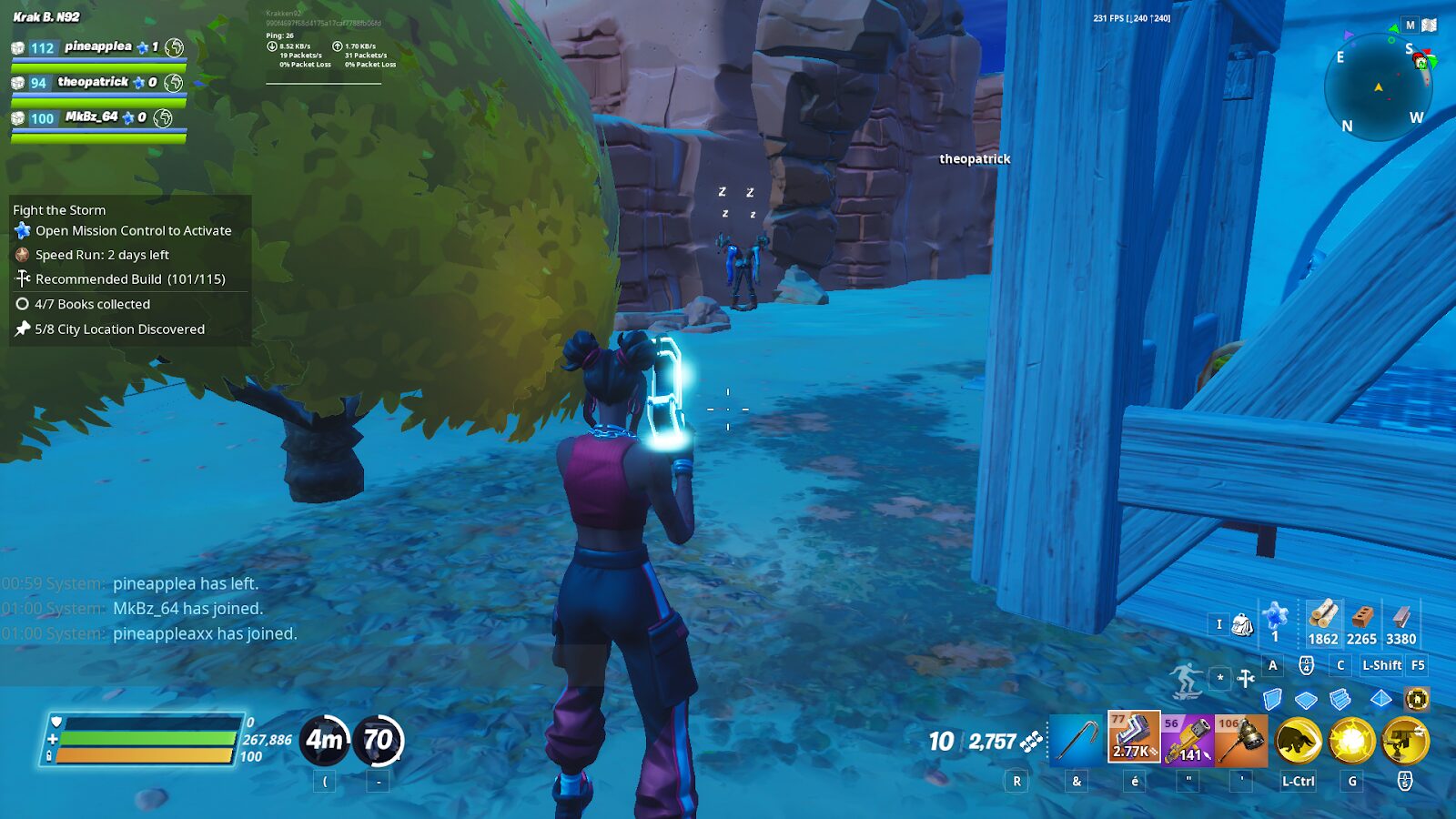Select teammate theopatrick in squad list

(x=94, y=83)
